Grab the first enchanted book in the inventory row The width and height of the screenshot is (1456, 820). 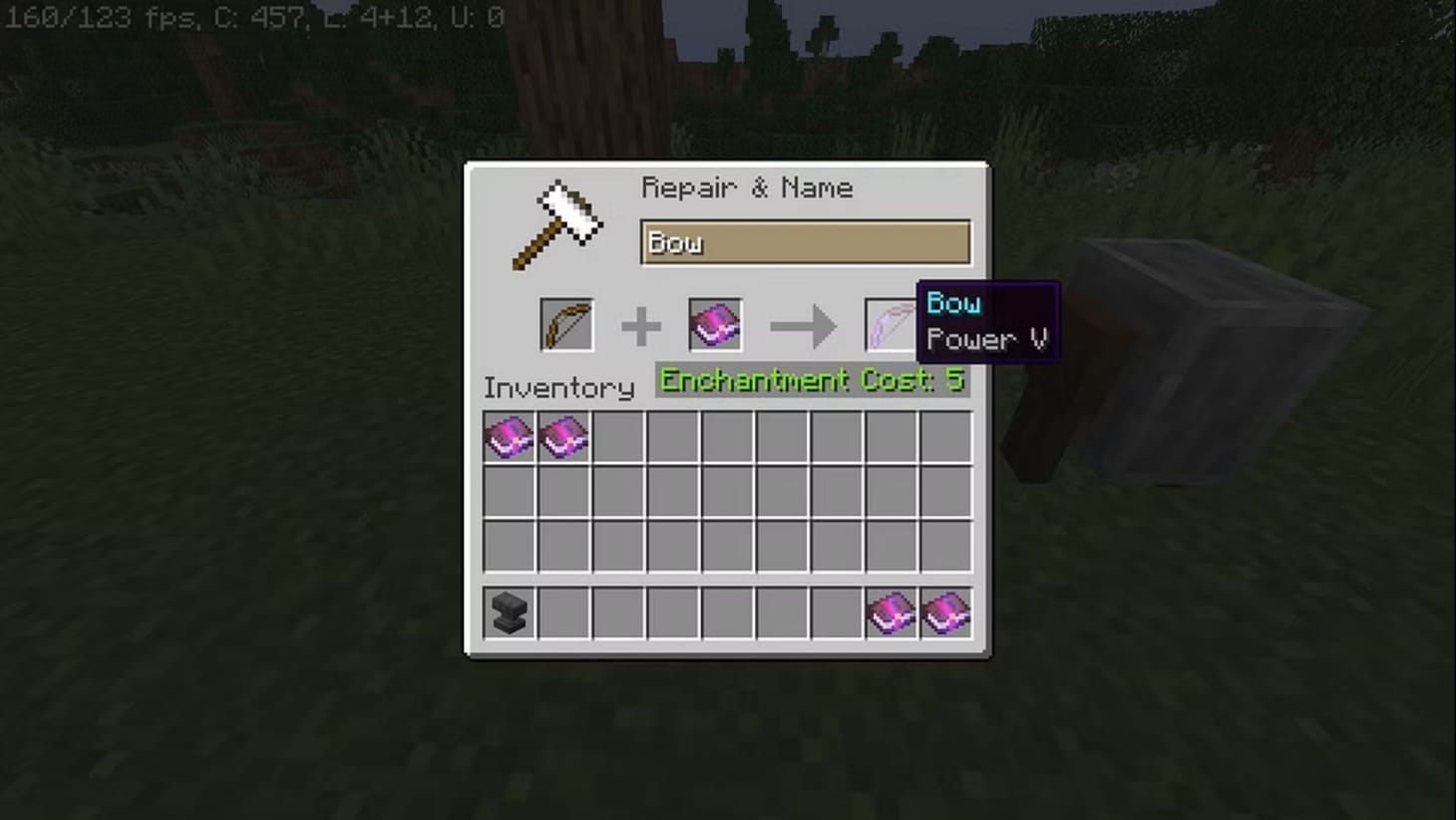pyautogui.click(x=509, y=435)
